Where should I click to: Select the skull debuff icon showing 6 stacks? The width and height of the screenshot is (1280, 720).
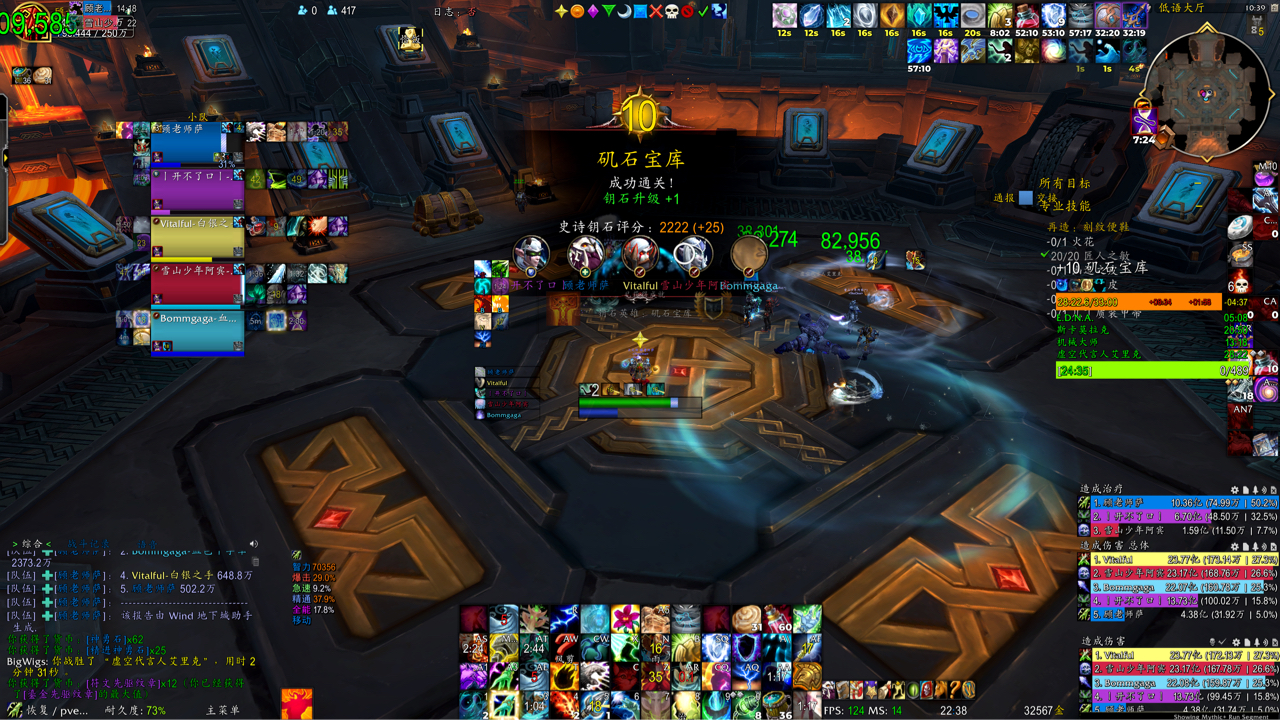[x=1239, y=283]
